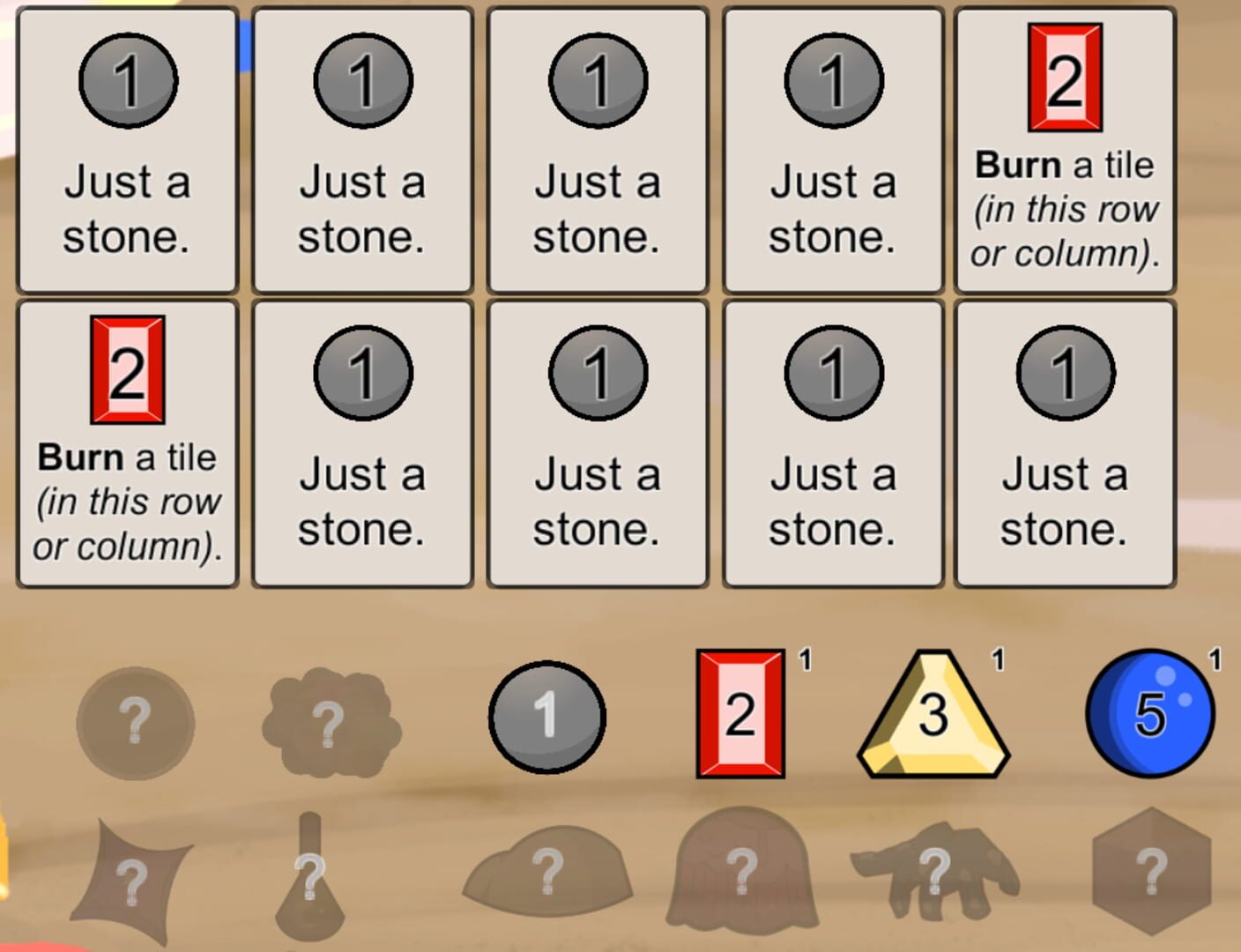Viewport: 1241px width, 952px height.
Task: Select the gray stone resource worth 1
Action: click(546, 716)
